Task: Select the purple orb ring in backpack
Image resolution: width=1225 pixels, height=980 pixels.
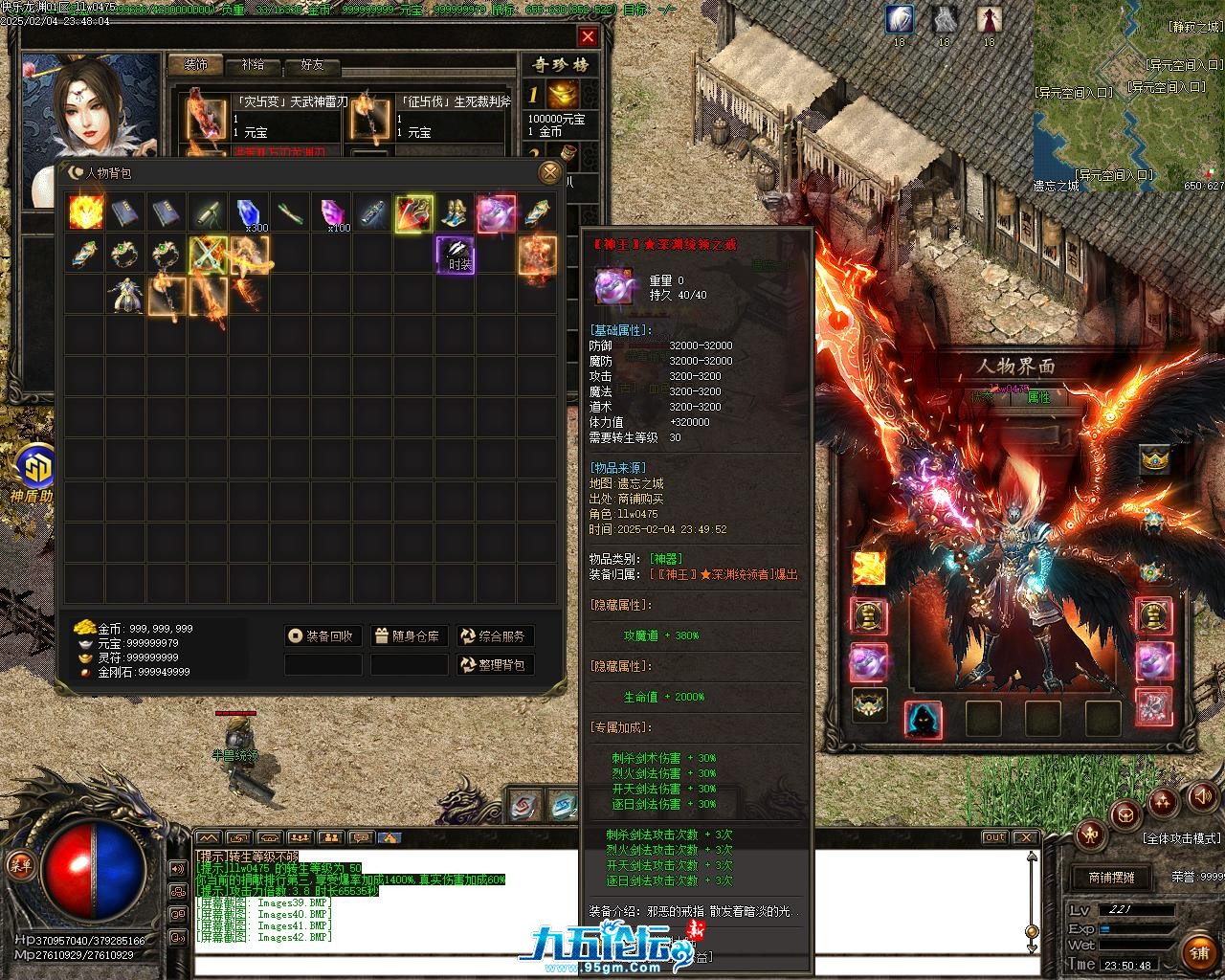Action: click(x=496, y=212)
